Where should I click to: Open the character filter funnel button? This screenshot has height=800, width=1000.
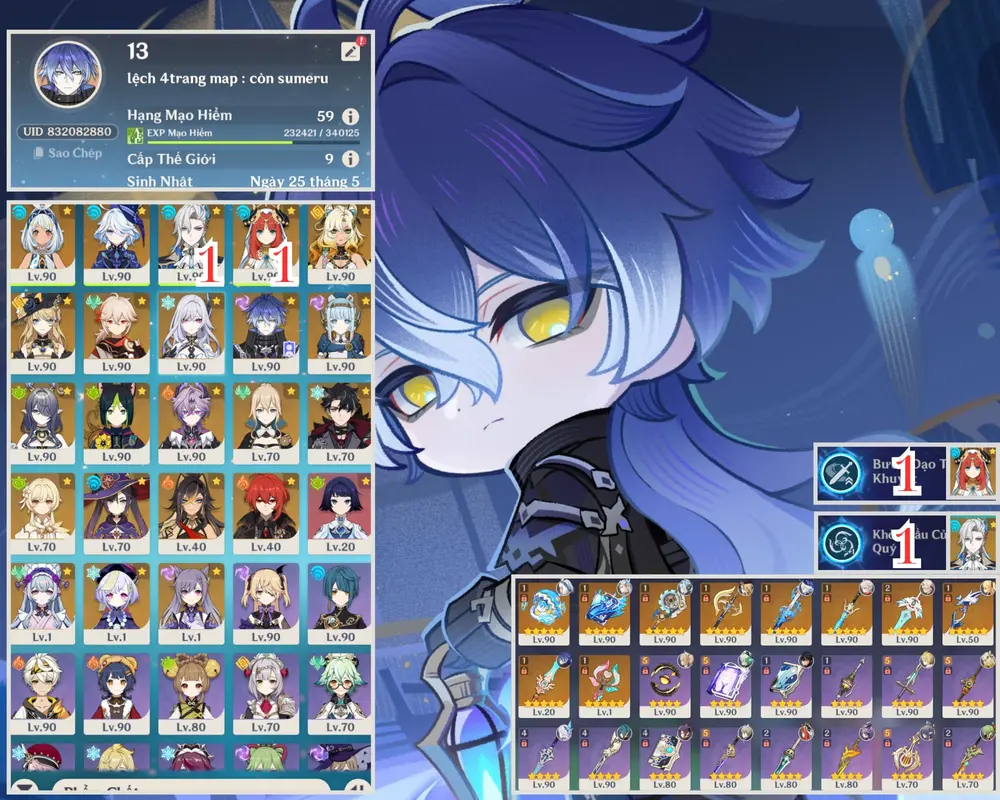(x=24, y=787)
